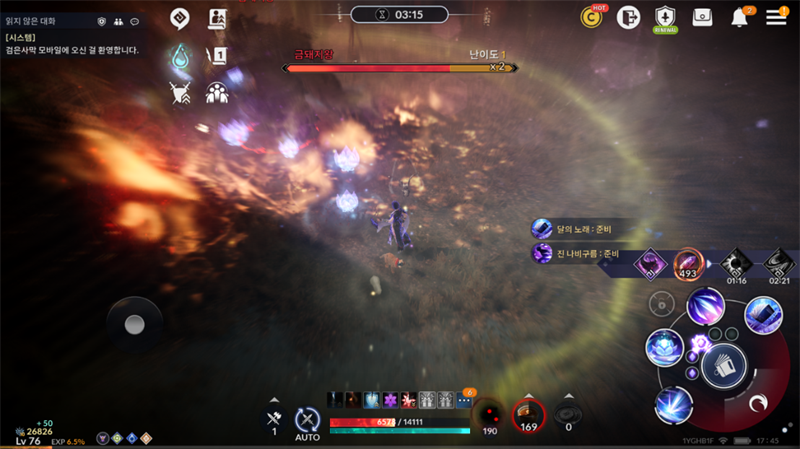The width and height of the screenshot is (800, 449).
Task: Toggle the AUTO combat button
Action: click(307, 422)
